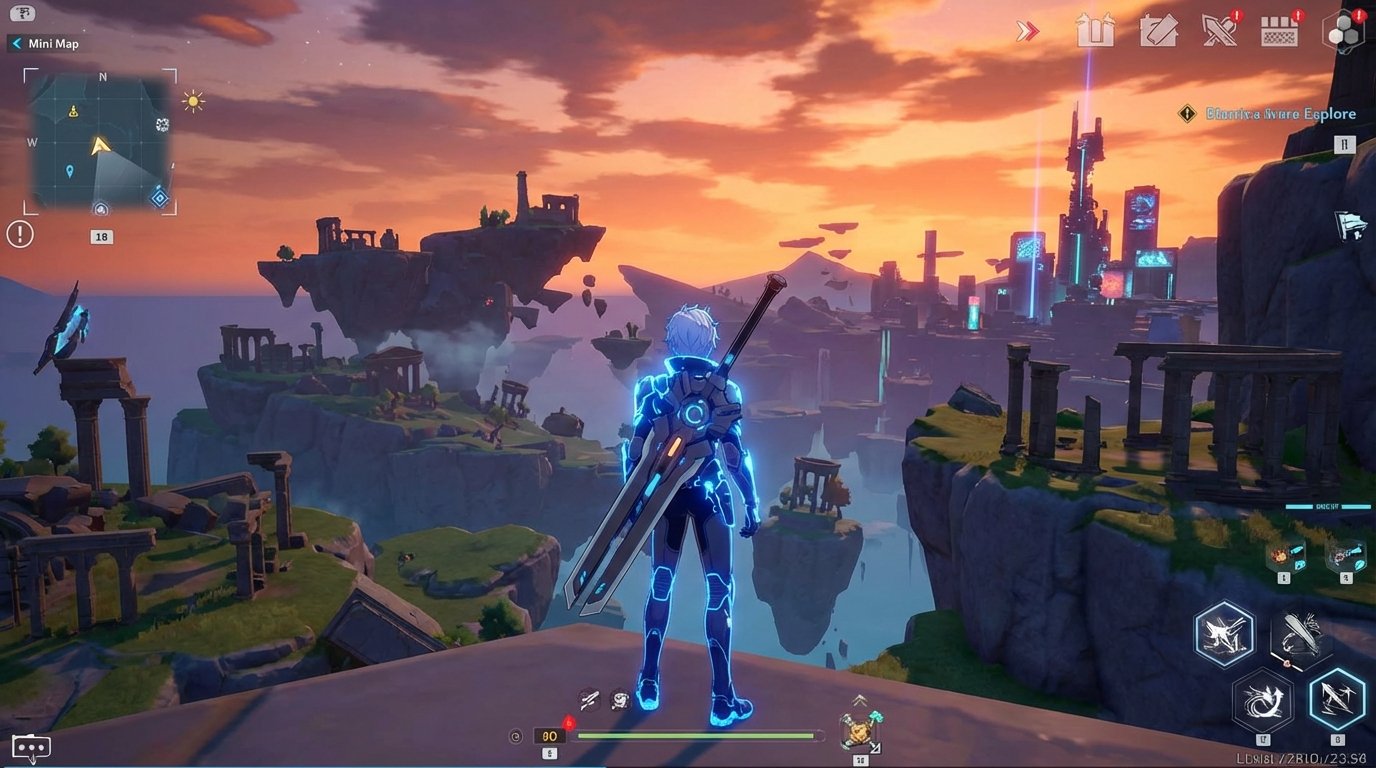Use the grenade consumable quick slot

coord(1284,555)
